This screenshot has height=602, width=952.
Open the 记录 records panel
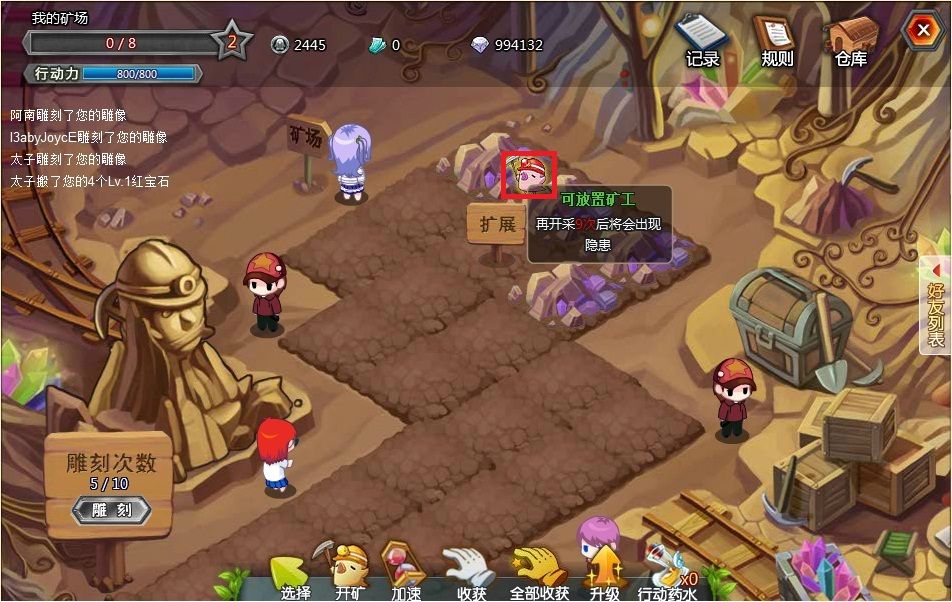(702, 41)
